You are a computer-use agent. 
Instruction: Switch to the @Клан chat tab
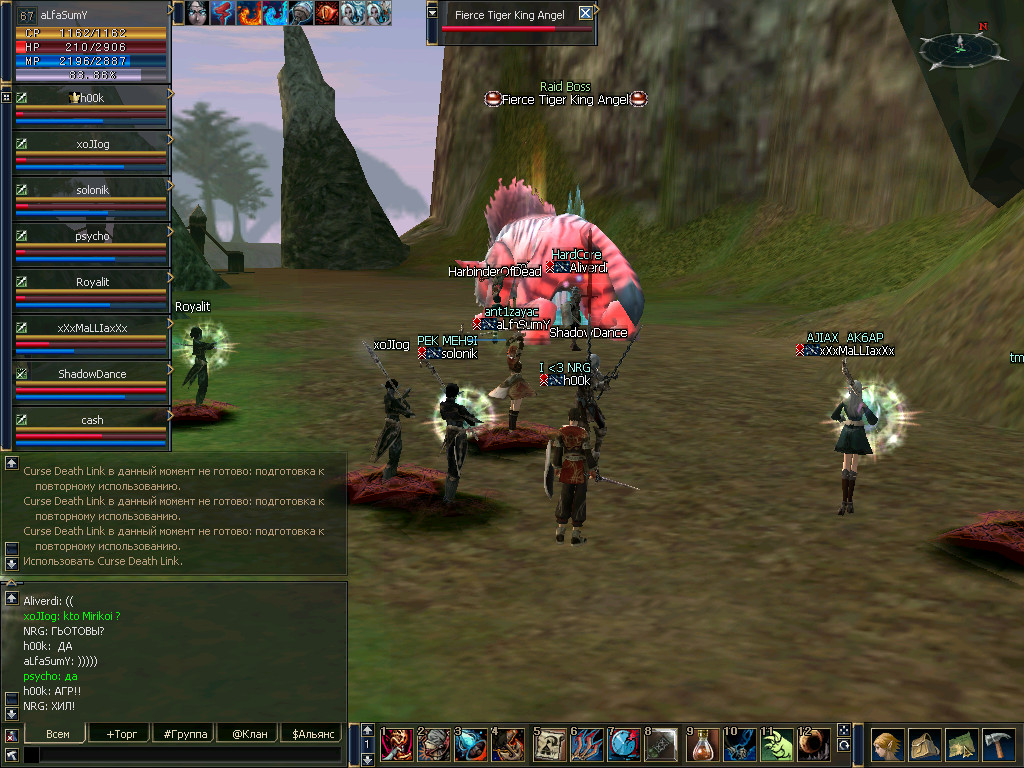pos(249,734)
